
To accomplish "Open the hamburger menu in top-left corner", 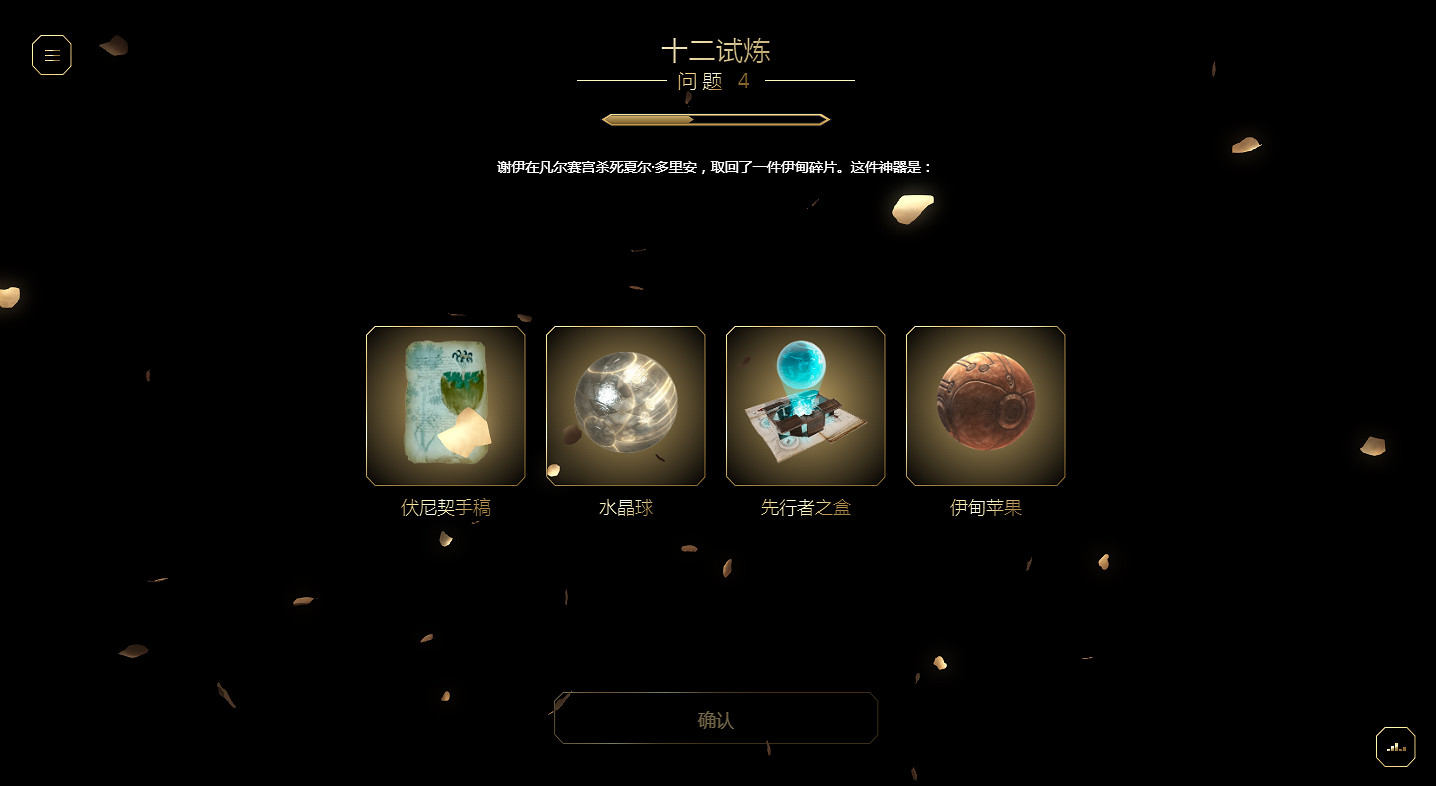I will [51, 55].
